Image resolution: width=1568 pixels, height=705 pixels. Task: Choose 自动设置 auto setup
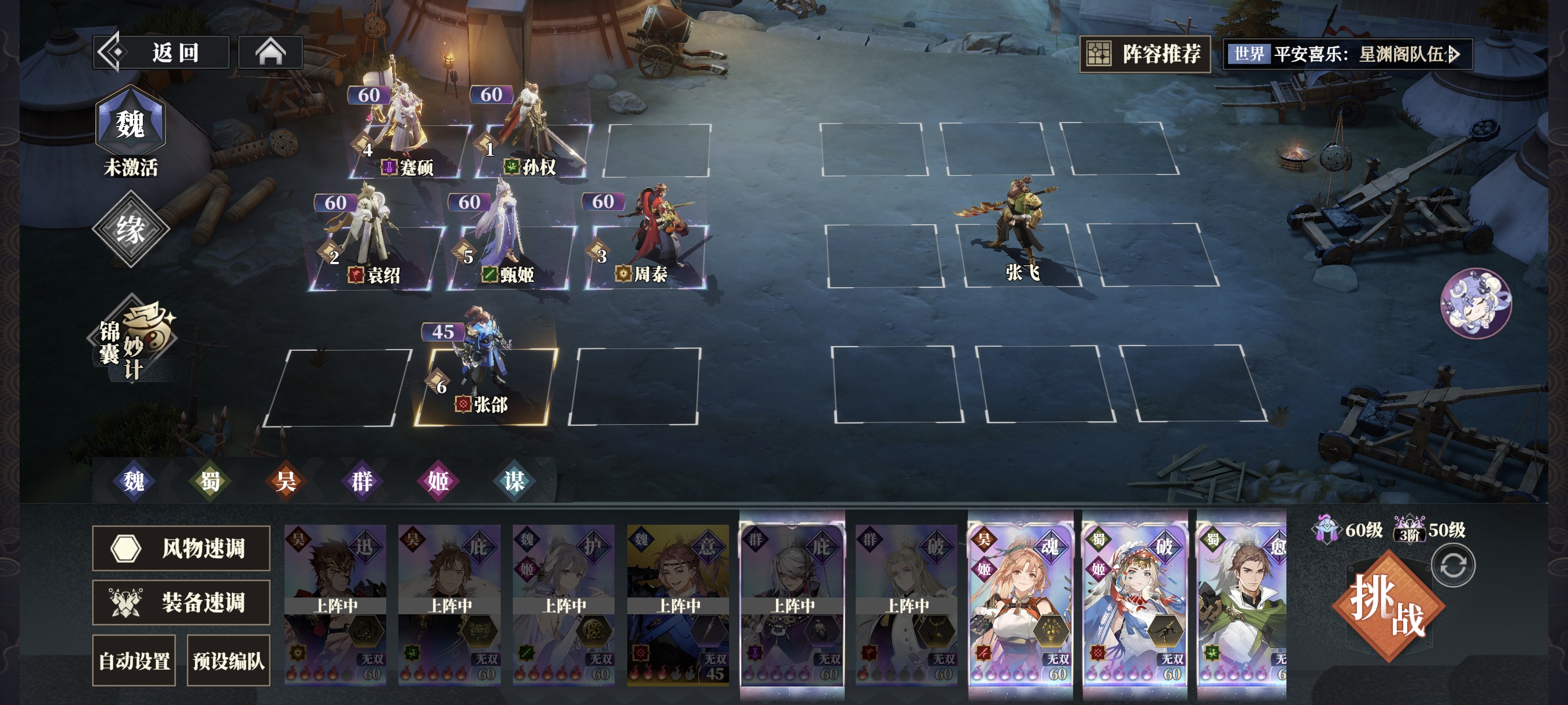point(134,661)
